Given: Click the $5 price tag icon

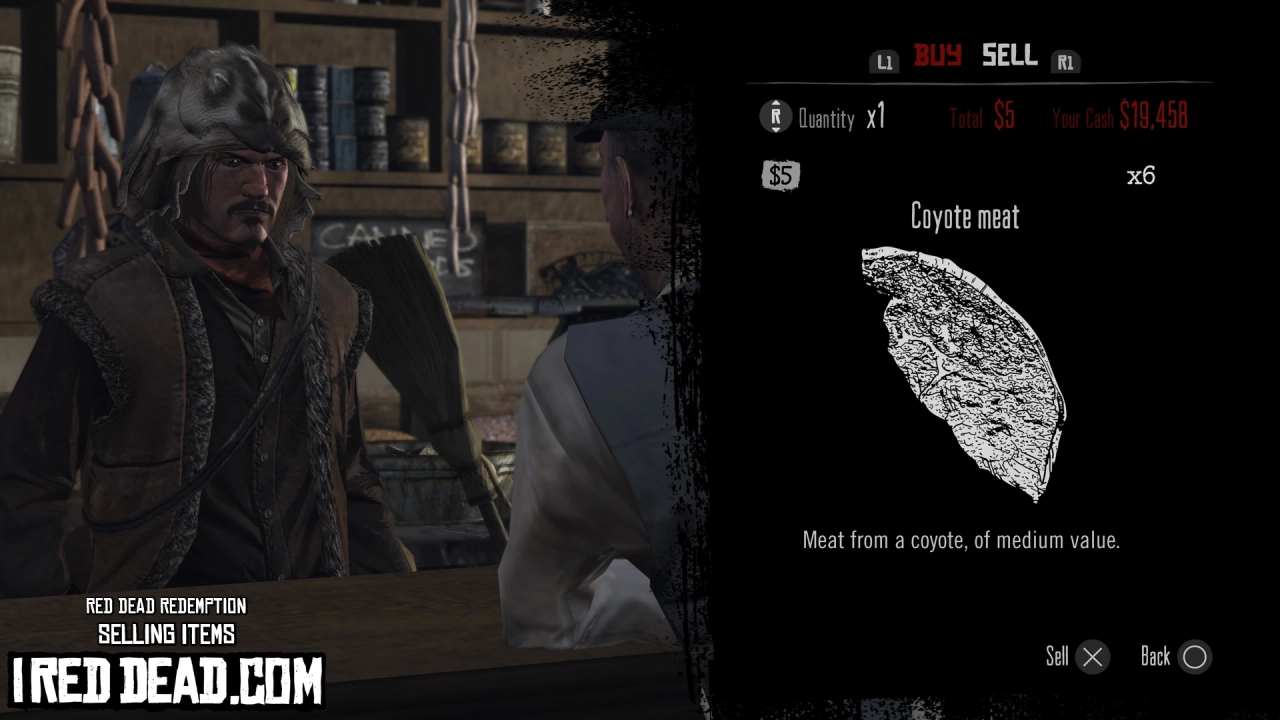Looking at the screenshot, I should click(x=780, y=177).
